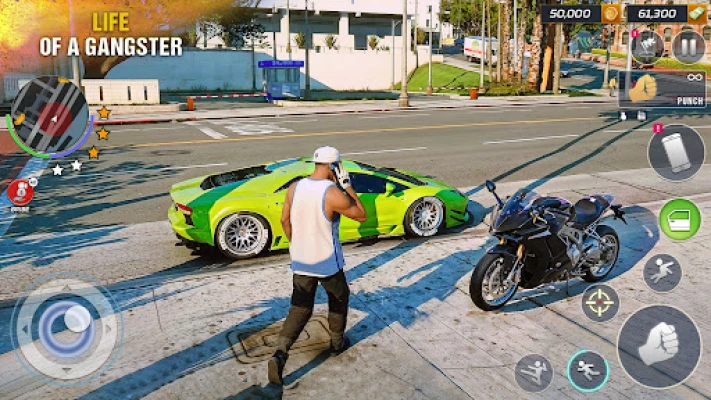The width and height of the screenshot is (711, 400).
Task: Pause the game
Action: tap(688, 46)
